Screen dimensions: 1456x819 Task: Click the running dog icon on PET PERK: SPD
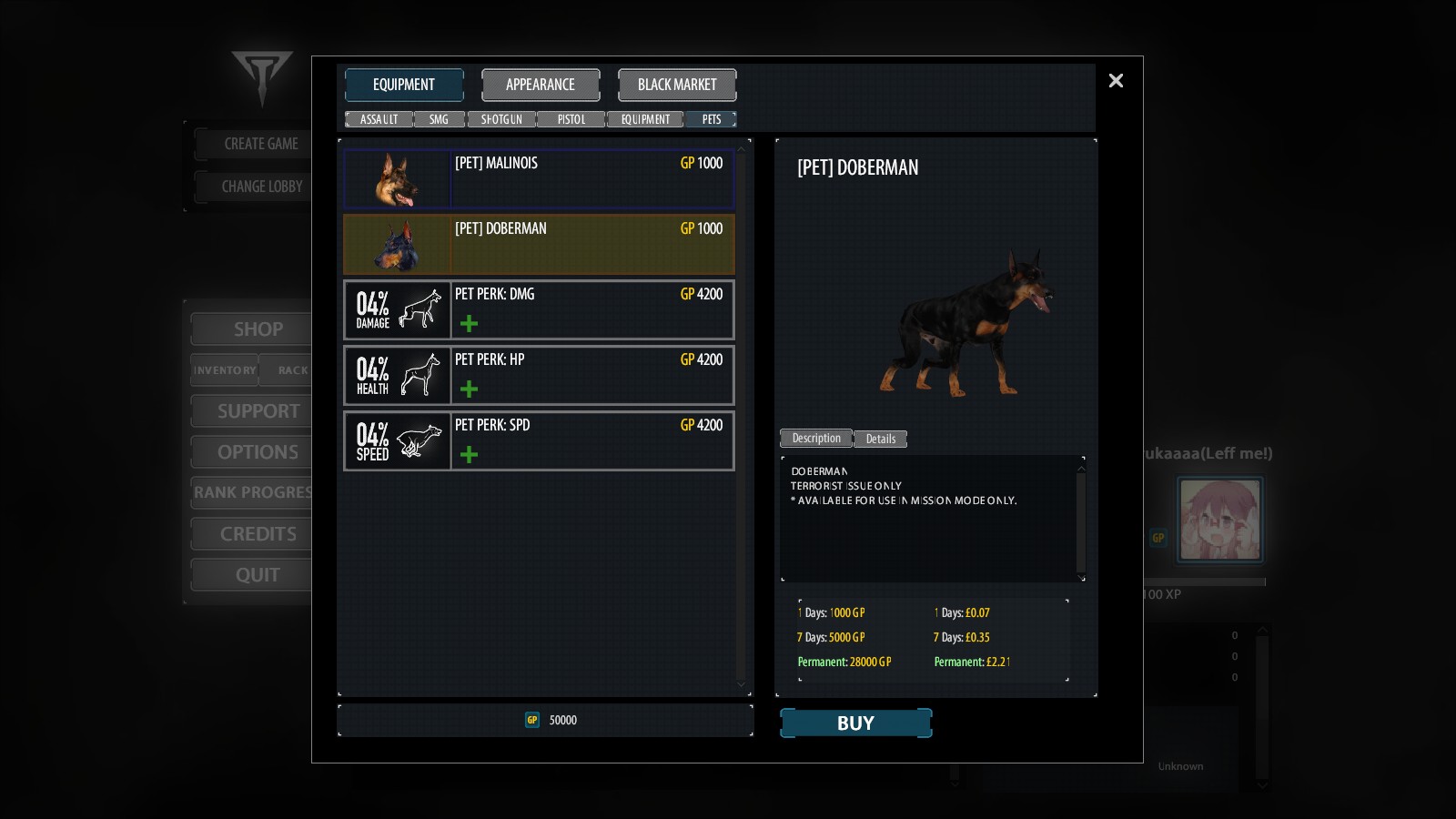(x=419, y=440)
